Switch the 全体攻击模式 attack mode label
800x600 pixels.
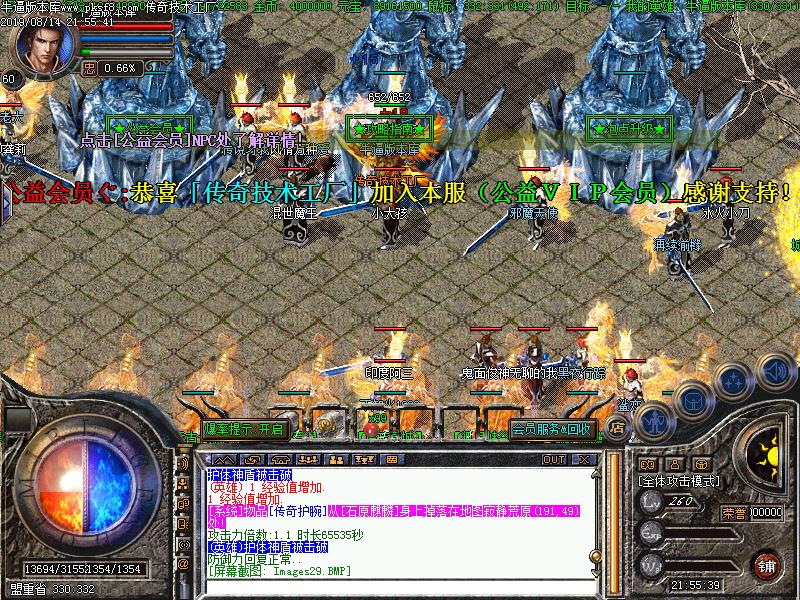(679, 481)
